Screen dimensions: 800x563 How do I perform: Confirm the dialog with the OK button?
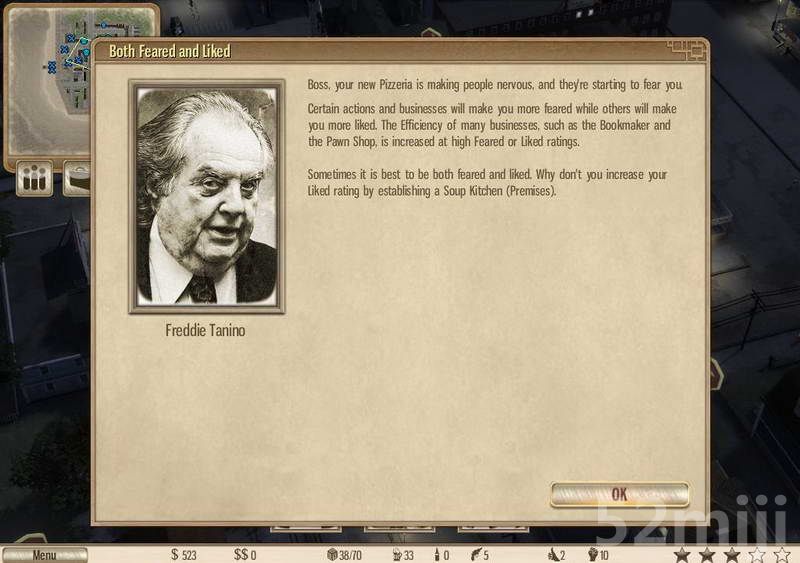point(619,494)
